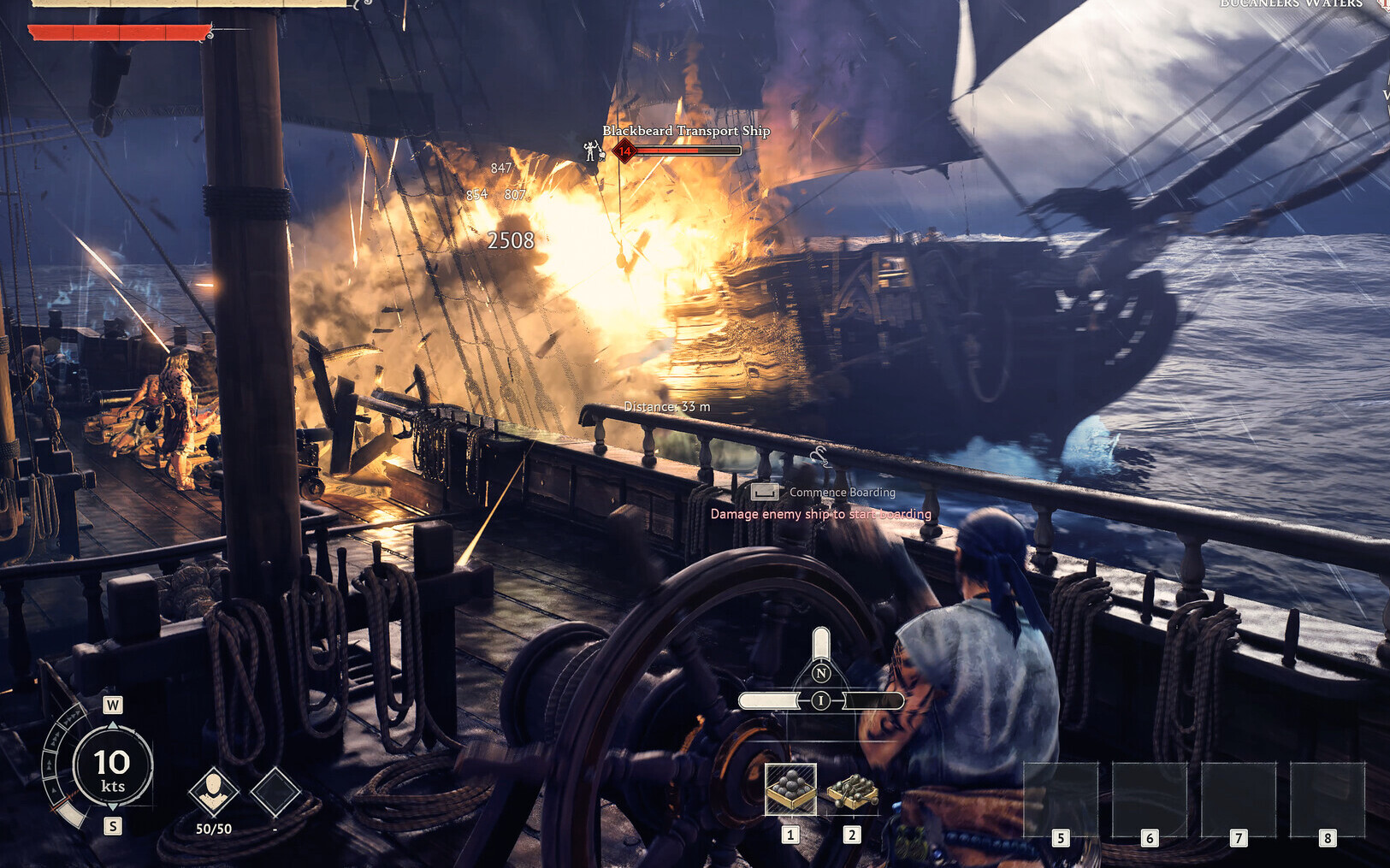Screen dimensions: 1390x868
Task: Select the round cannonball ammo slot
Action: [790, 788]
